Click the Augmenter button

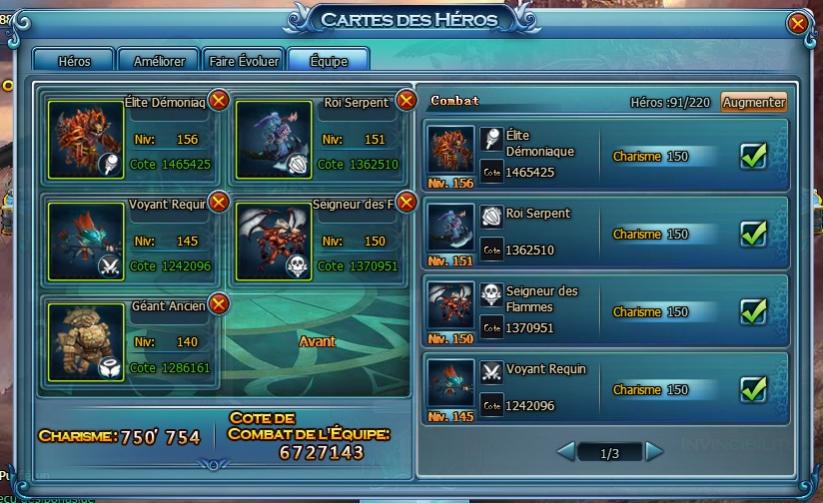point(753,102)
